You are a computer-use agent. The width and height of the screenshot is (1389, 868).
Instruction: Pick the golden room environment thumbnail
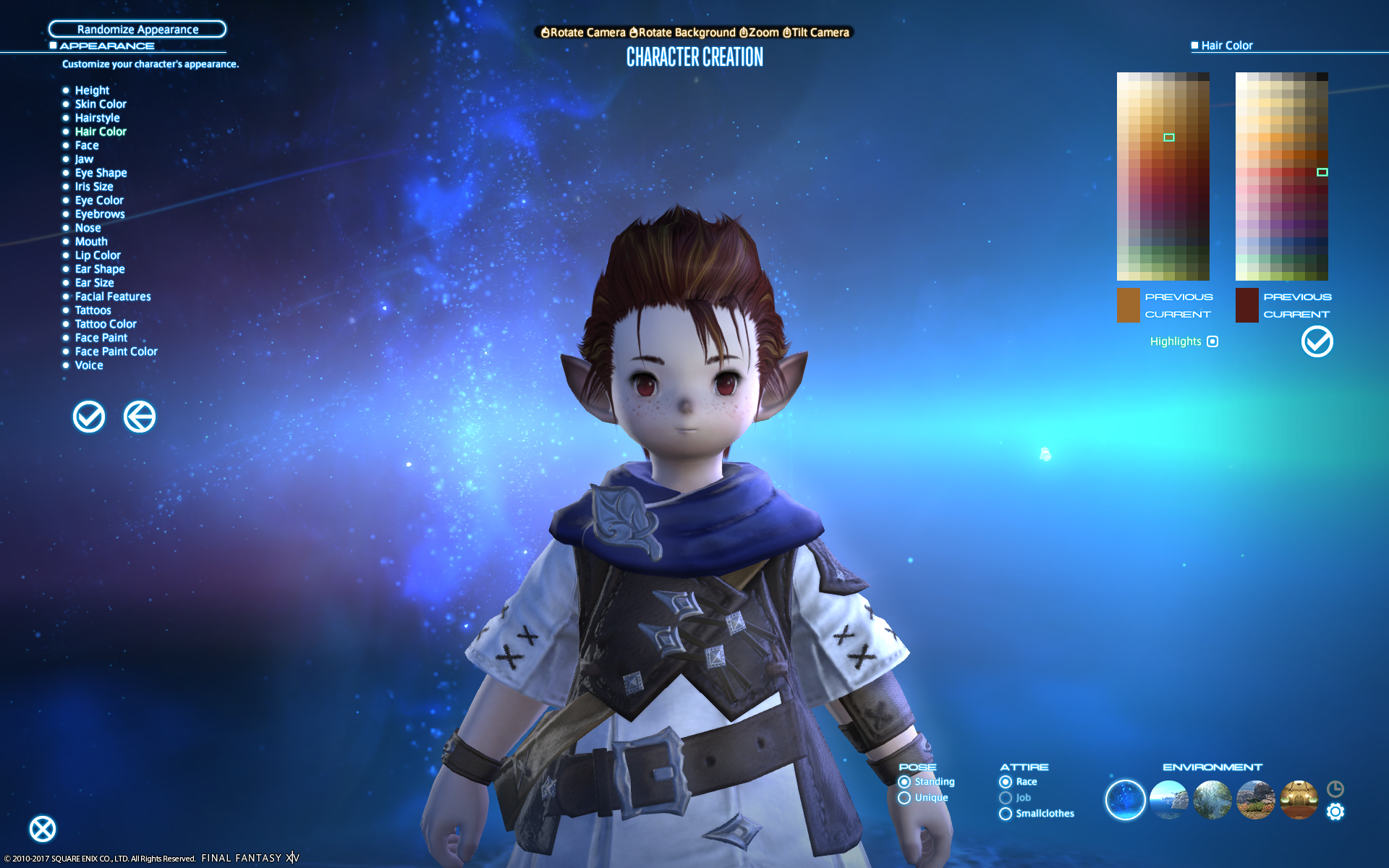[x=1299, y=799]
